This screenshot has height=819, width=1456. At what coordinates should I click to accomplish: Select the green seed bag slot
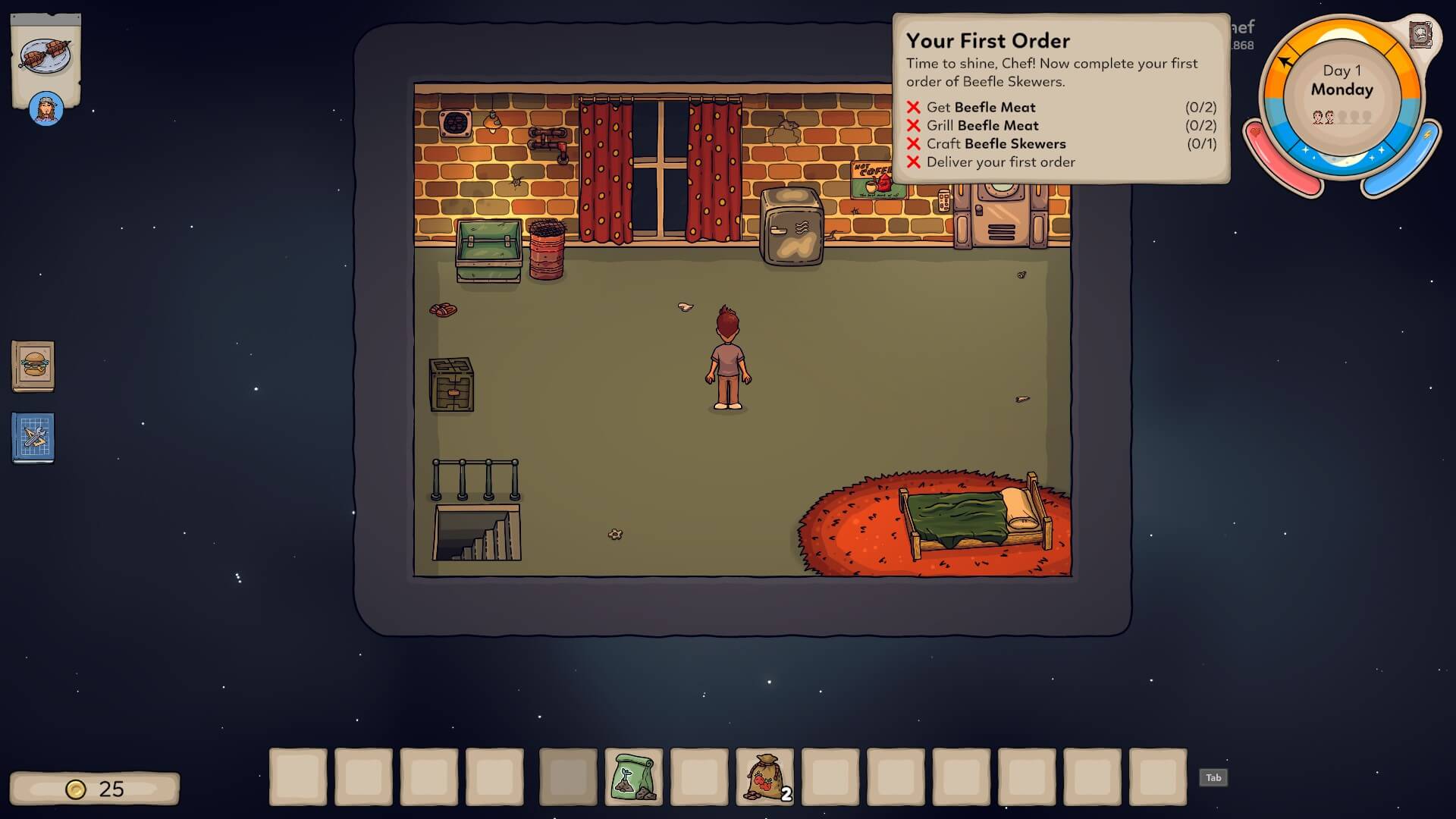tap(634, 777)
